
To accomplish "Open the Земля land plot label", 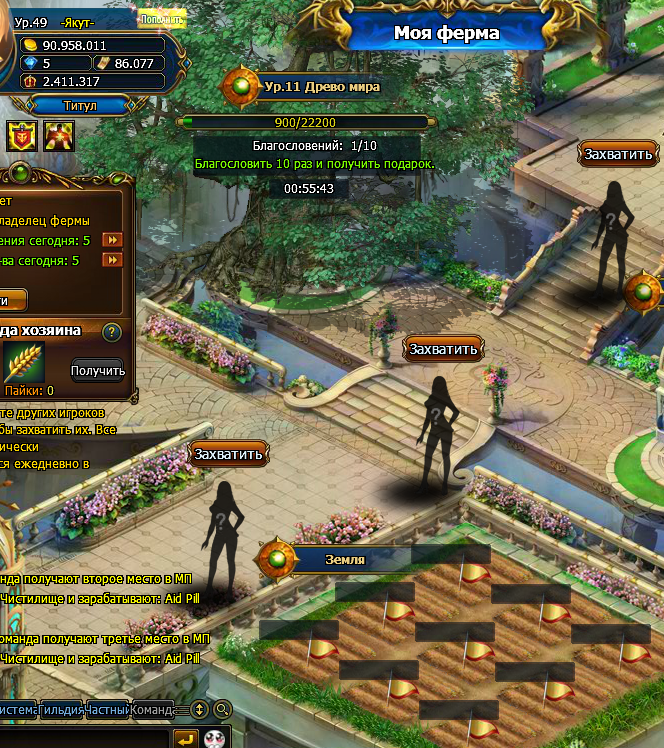I will pyautogui.click(x=345, y=560).
